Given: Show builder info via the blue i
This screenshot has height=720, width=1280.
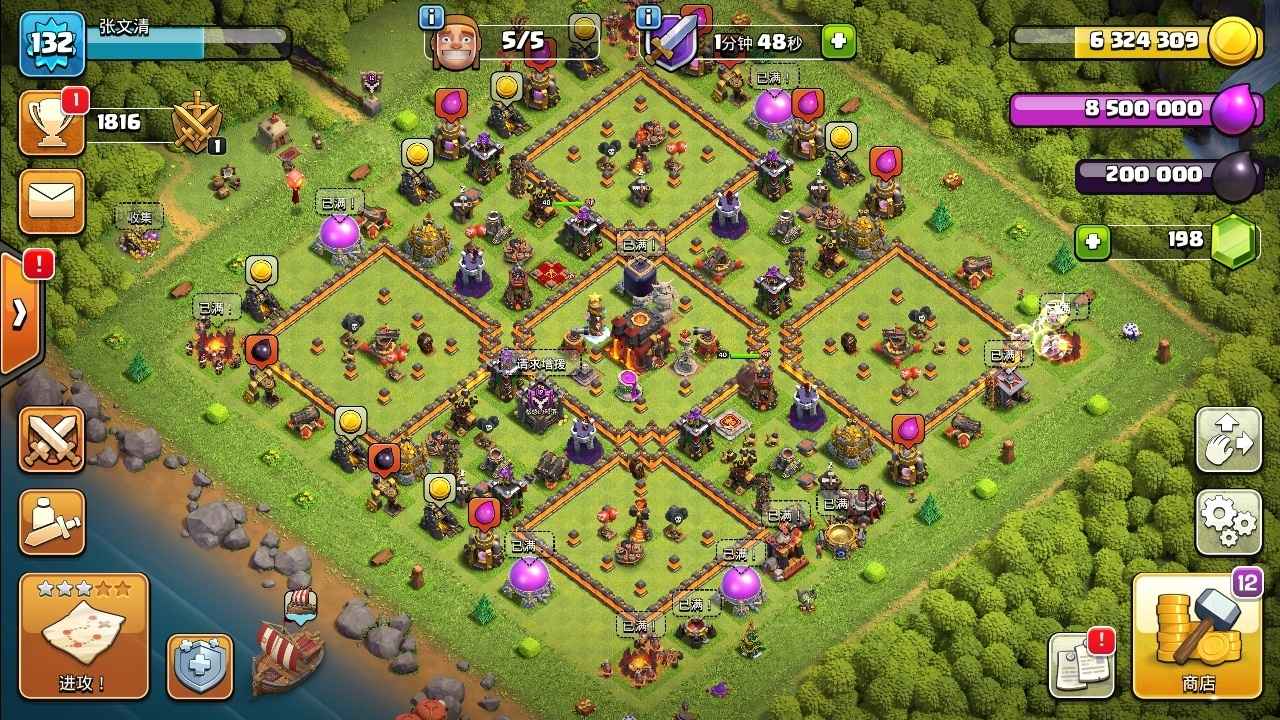Looking at the screenshot, I should coord(432,18).
